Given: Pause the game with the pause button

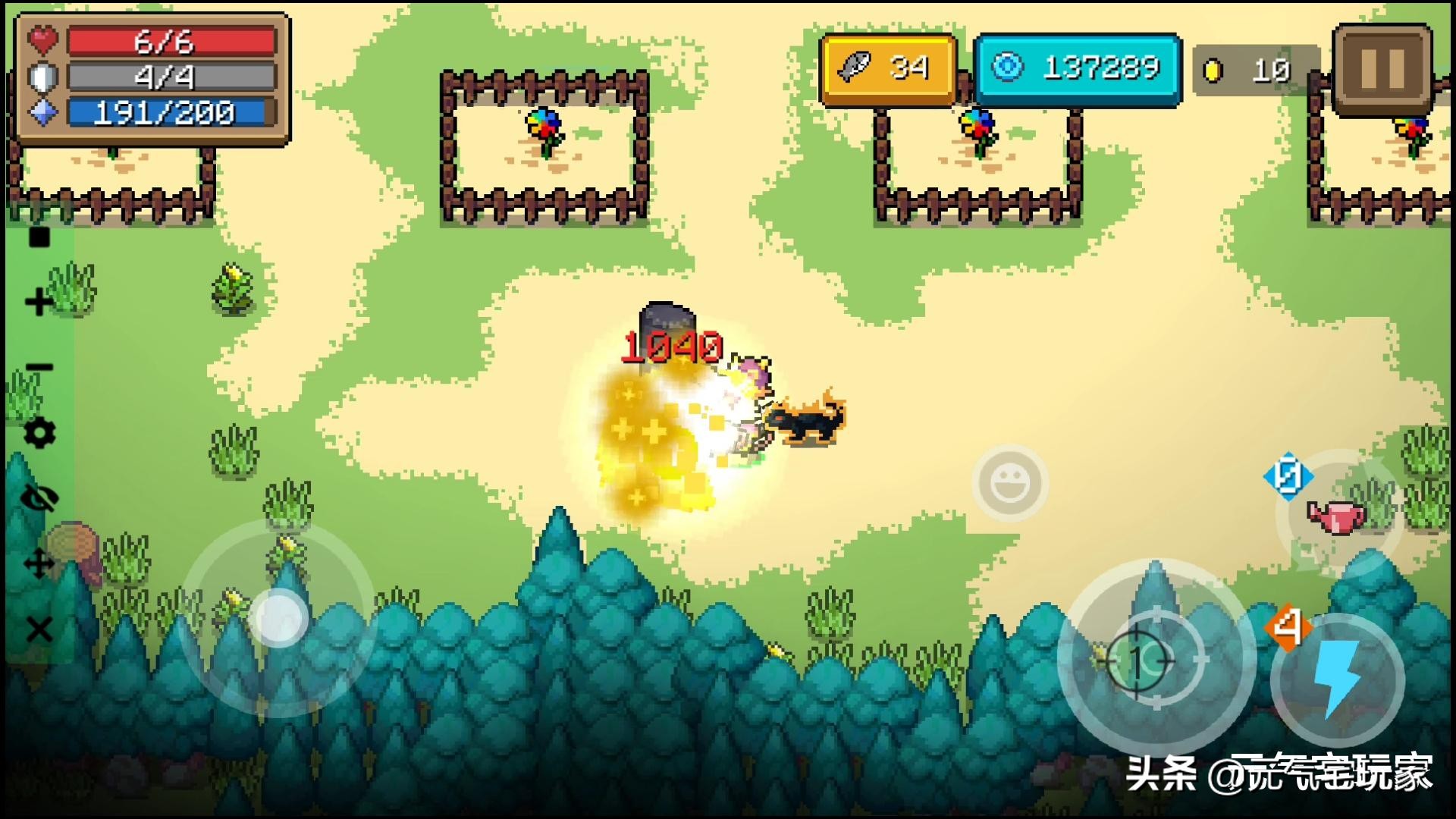Looking at the screenshot, I should point(1382,69).
